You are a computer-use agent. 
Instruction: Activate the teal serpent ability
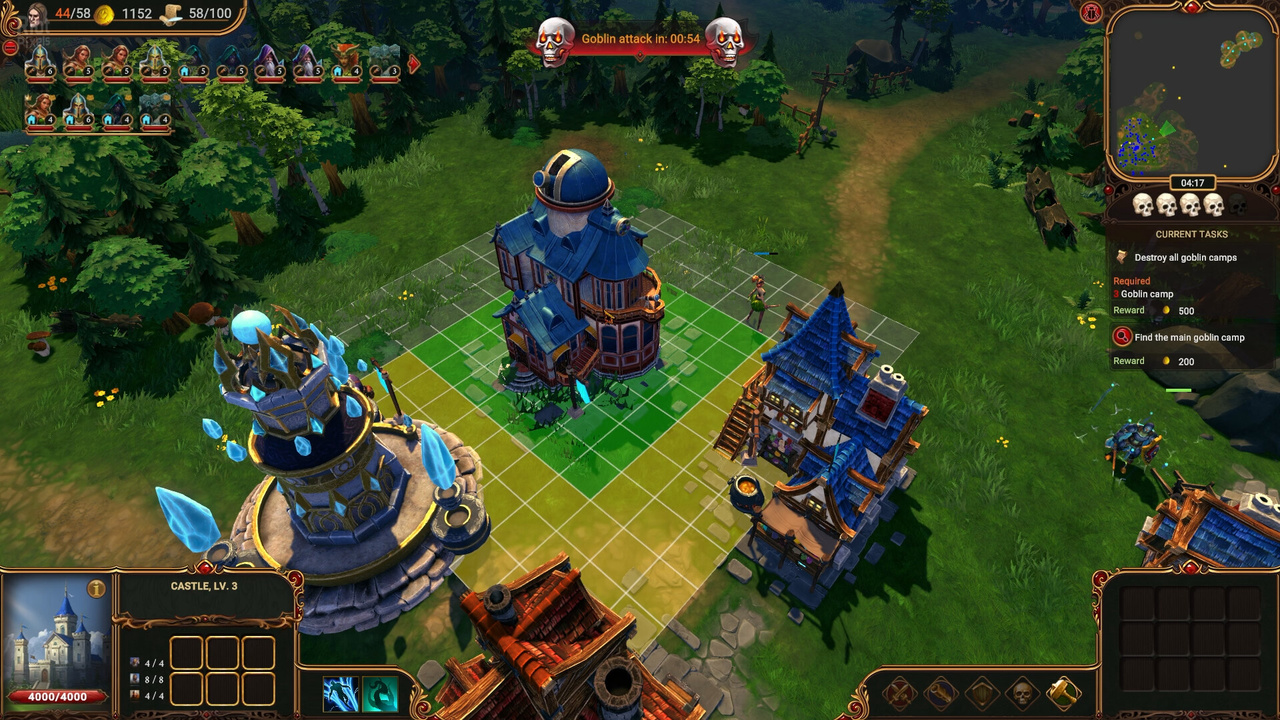tap(380, 694)
